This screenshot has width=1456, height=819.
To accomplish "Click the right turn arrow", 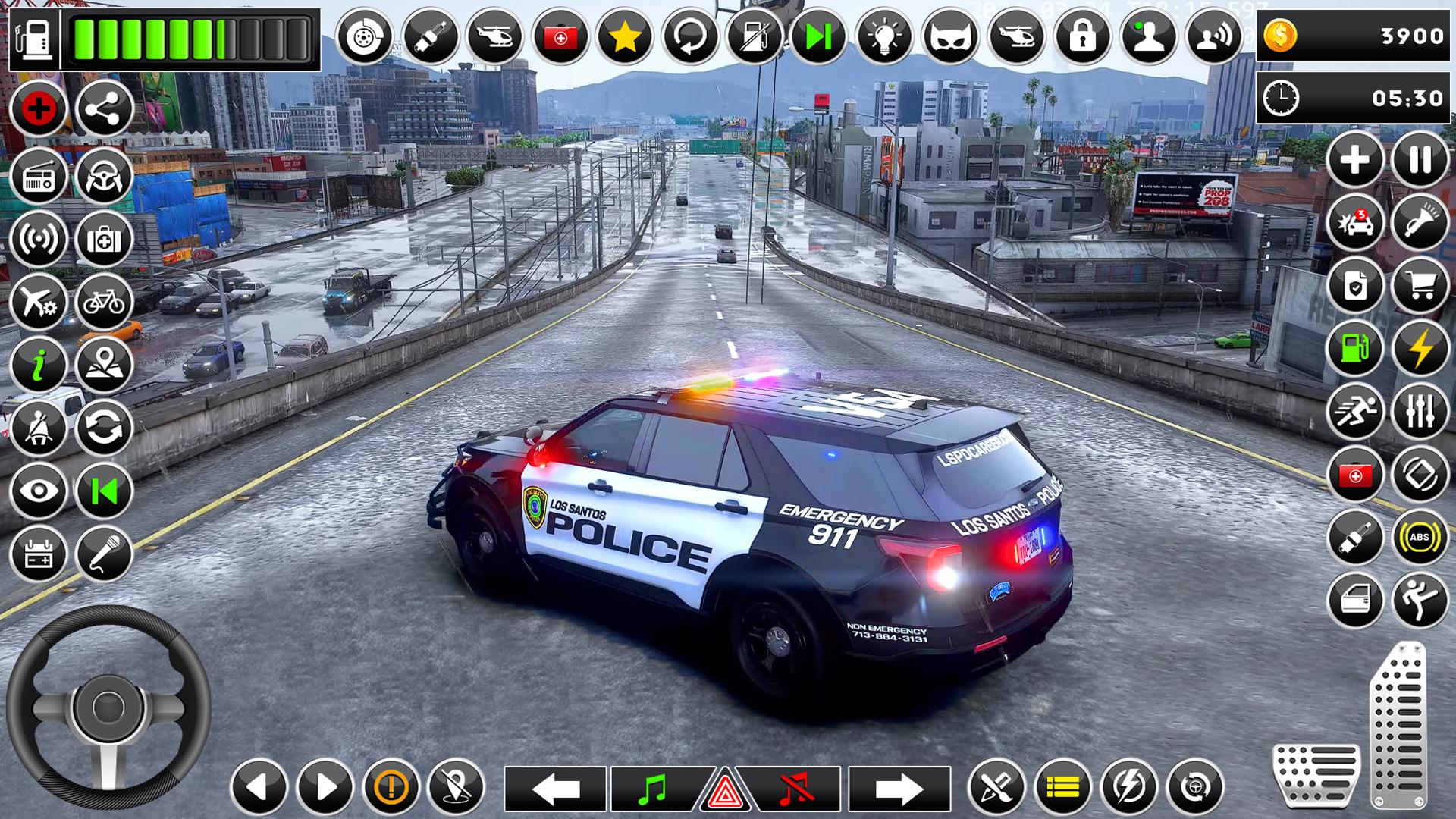I will 899,789.
